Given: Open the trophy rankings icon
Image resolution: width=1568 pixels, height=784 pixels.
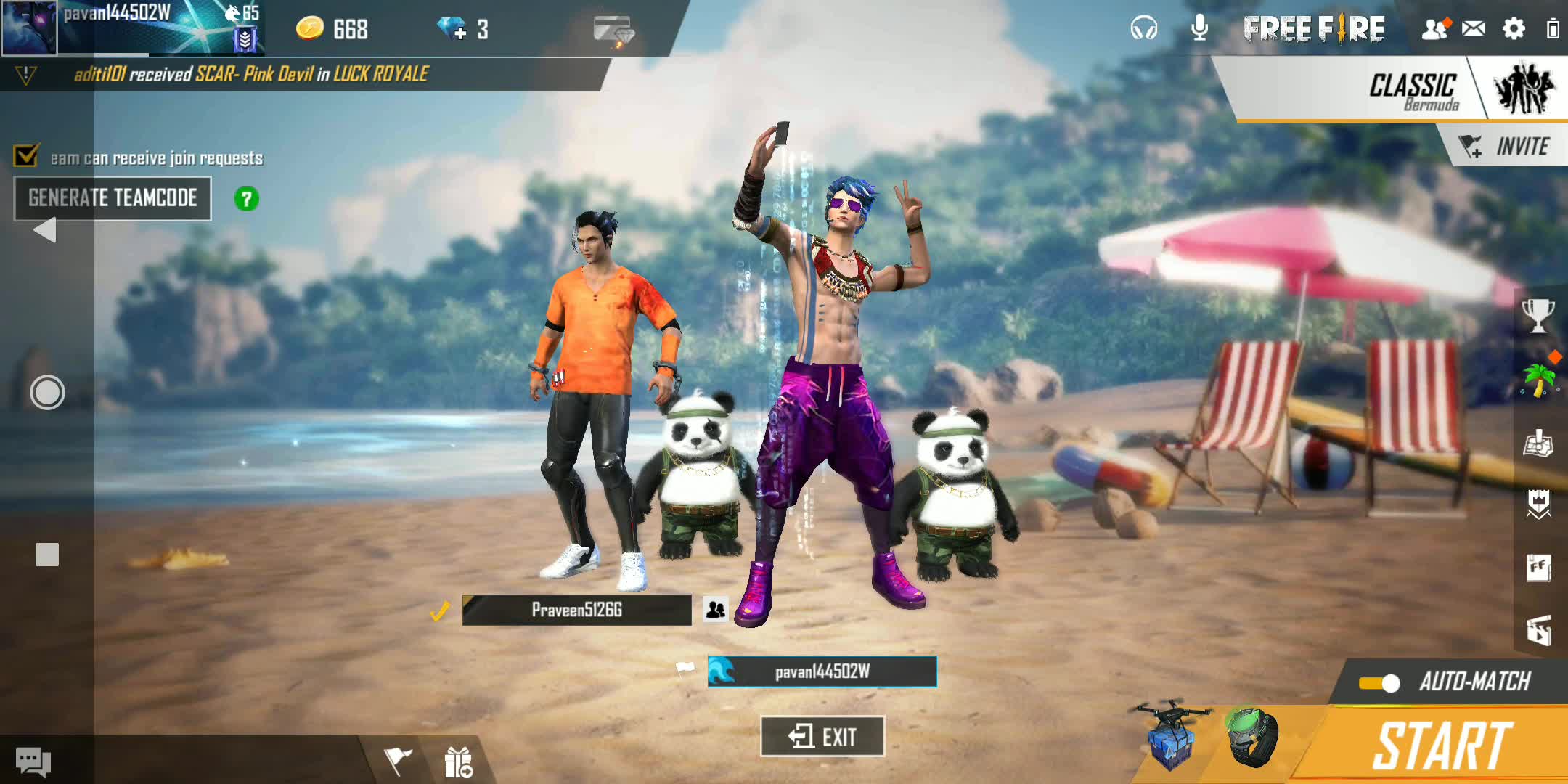Looking at the screenshot, I should [1538, 316].
